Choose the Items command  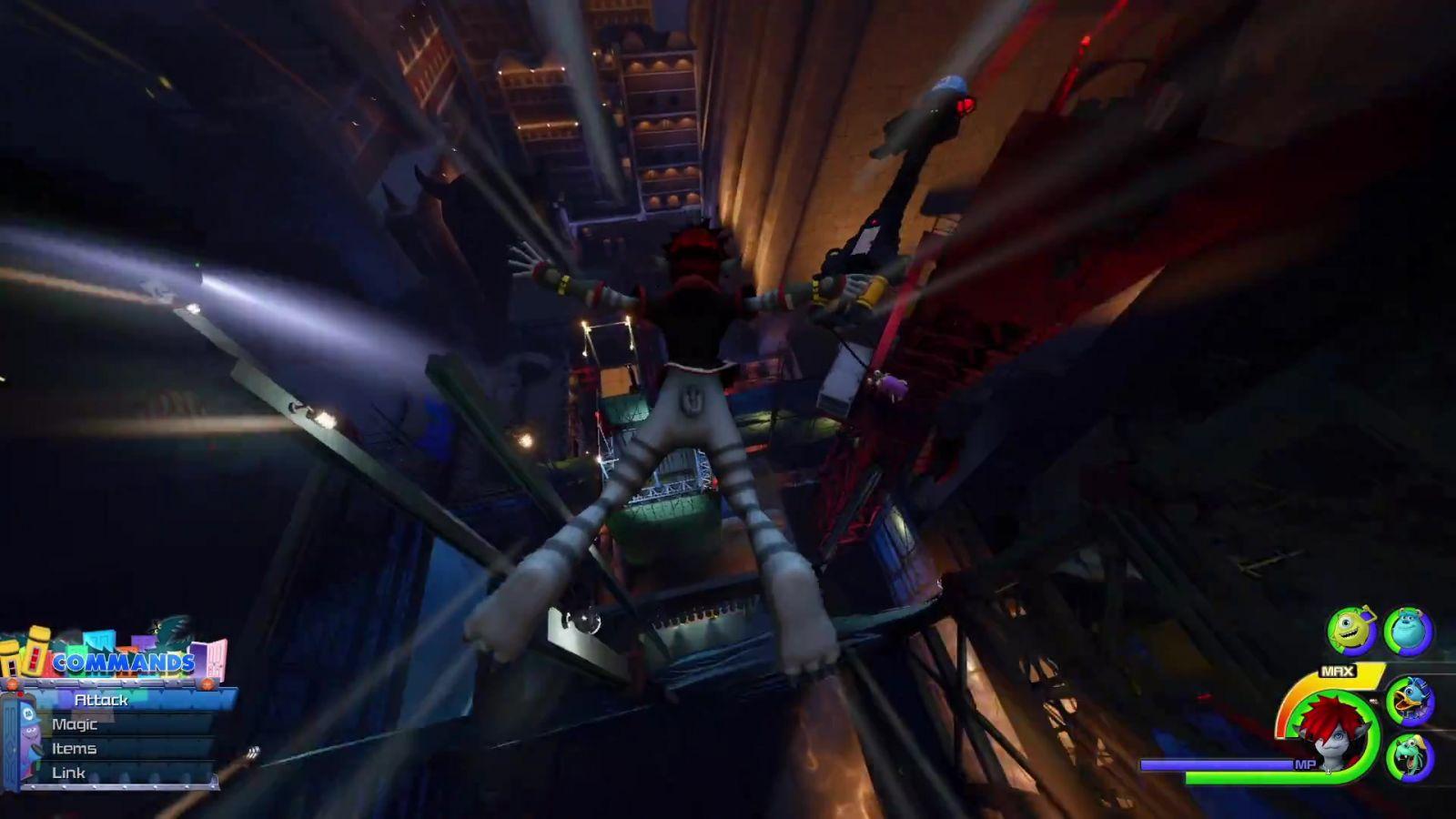click(74, 749)
